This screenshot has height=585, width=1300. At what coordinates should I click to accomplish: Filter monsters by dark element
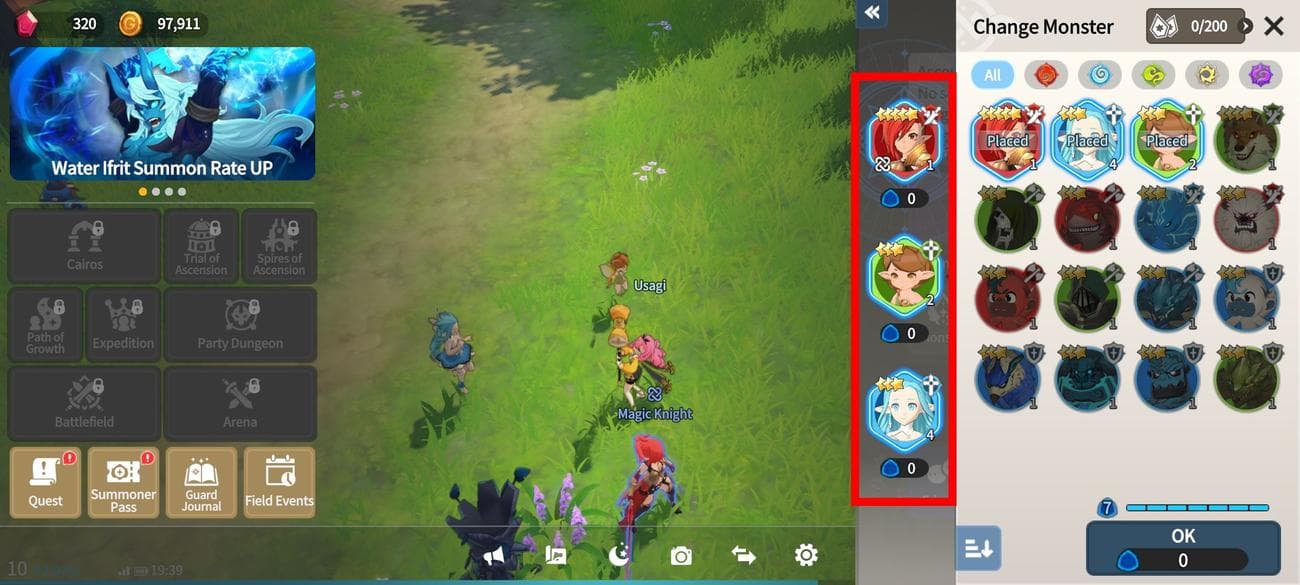pyautogui.click(x=1260, y=75)
